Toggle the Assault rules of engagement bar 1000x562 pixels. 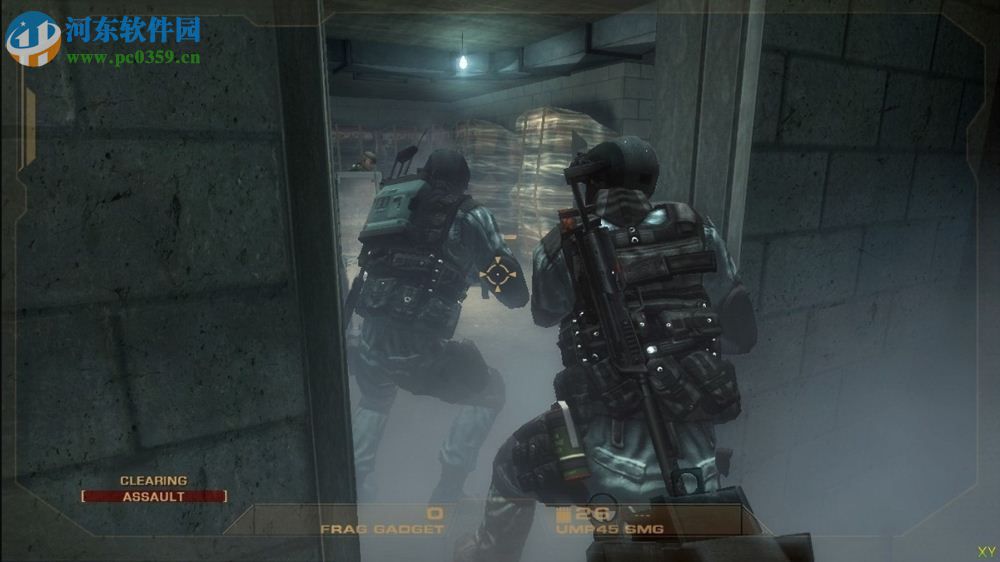(x=154, y=496)
